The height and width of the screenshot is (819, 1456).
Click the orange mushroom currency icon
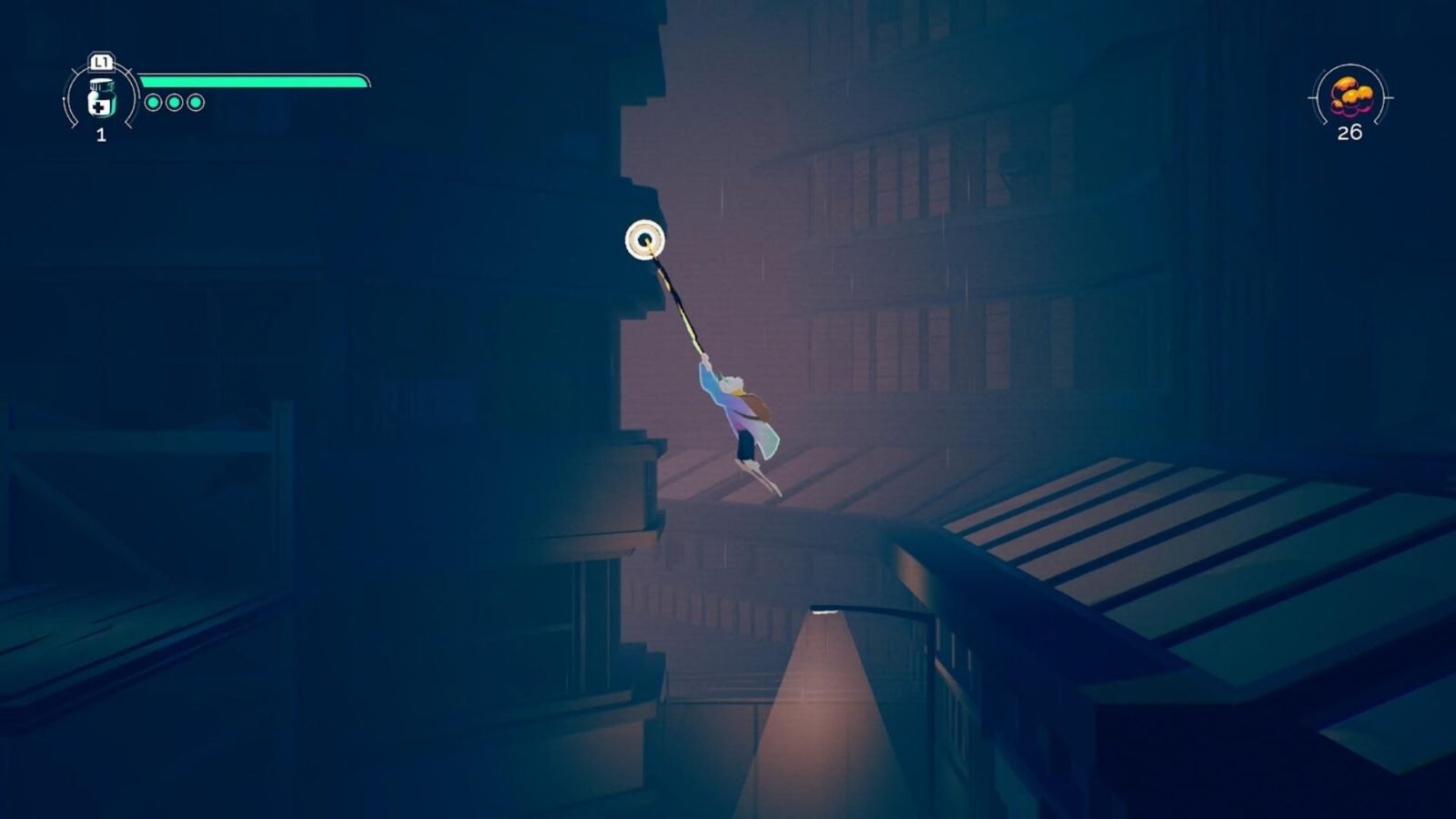[1350, 96]
